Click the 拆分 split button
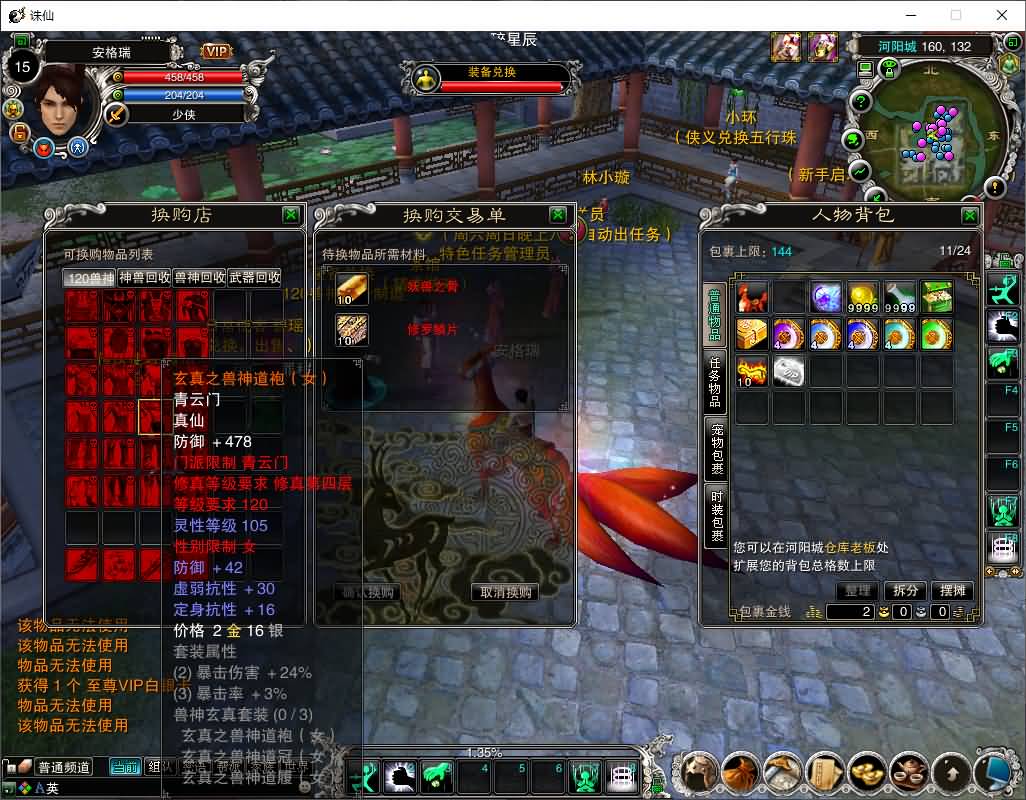Image resolution: width=1026 pixels, height=800 pixels. pos(905,591)
